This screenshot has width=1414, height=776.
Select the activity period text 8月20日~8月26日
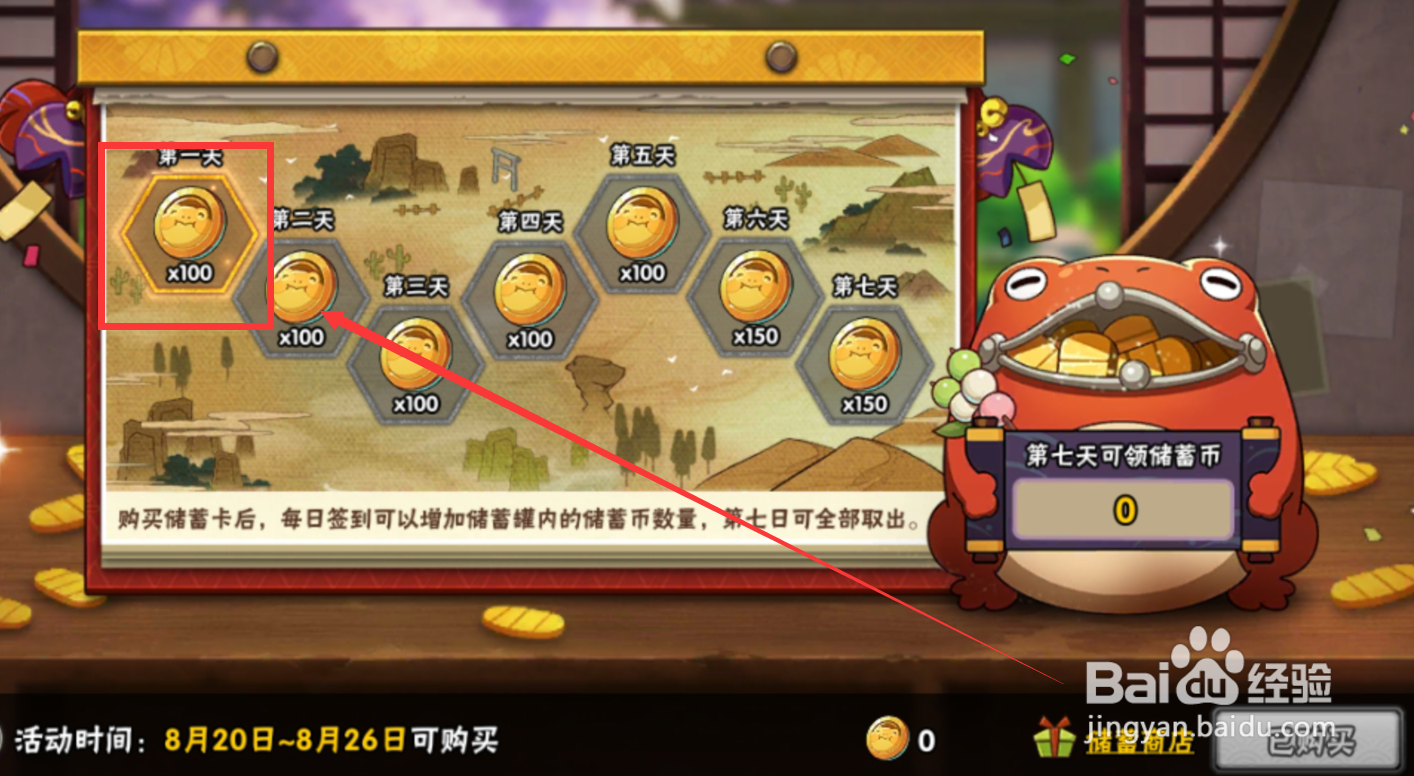click(x=290, y=740)
